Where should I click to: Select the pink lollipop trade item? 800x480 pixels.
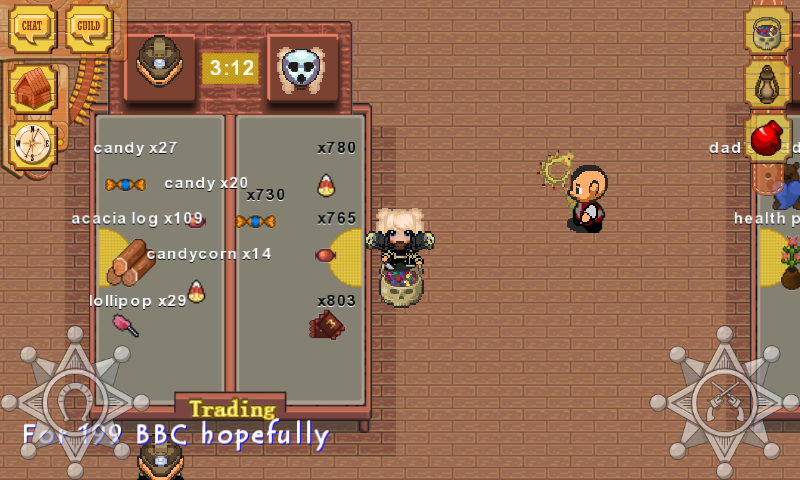[125, 324]
